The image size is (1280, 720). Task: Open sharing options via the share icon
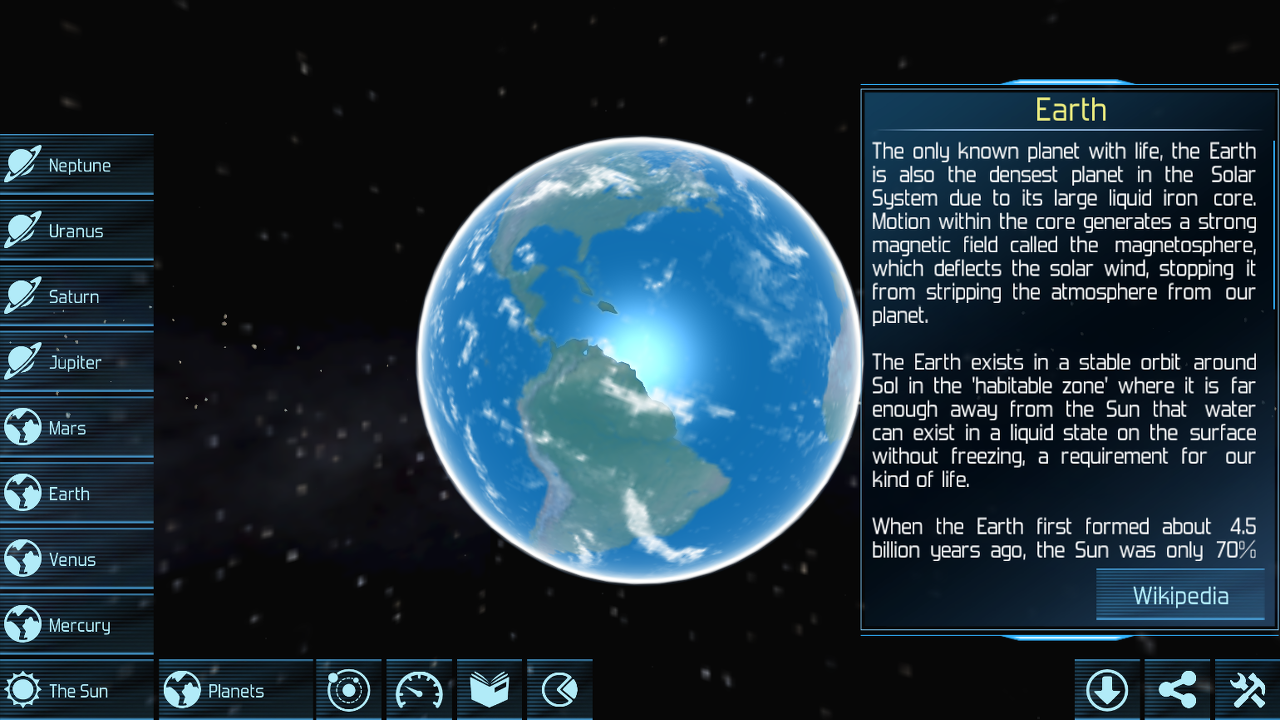(1177, 689)
